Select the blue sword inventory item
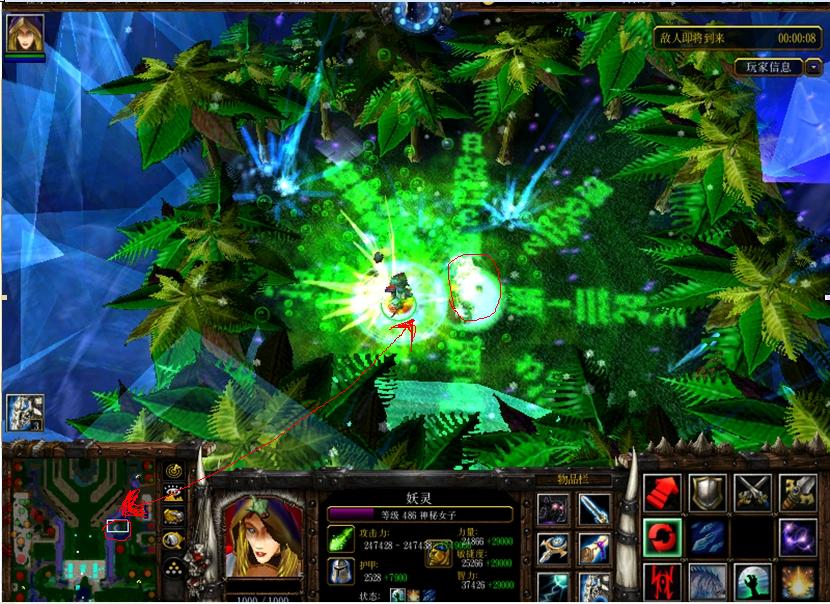This screenshot has height=604, width=830. pyautogui.click(x=594, y=509)
